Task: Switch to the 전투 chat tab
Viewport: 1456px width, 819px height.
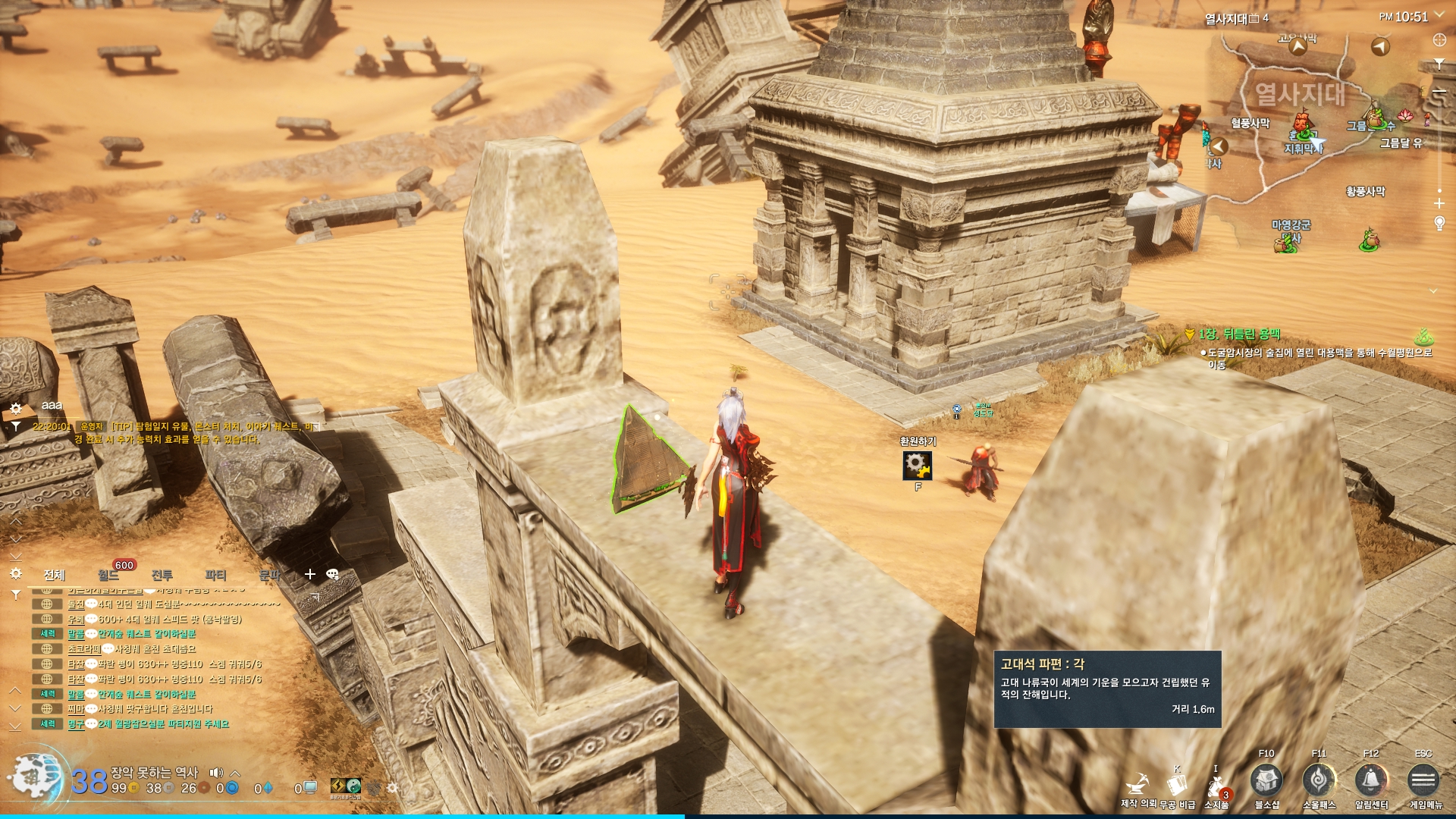Action: (162, 575)
